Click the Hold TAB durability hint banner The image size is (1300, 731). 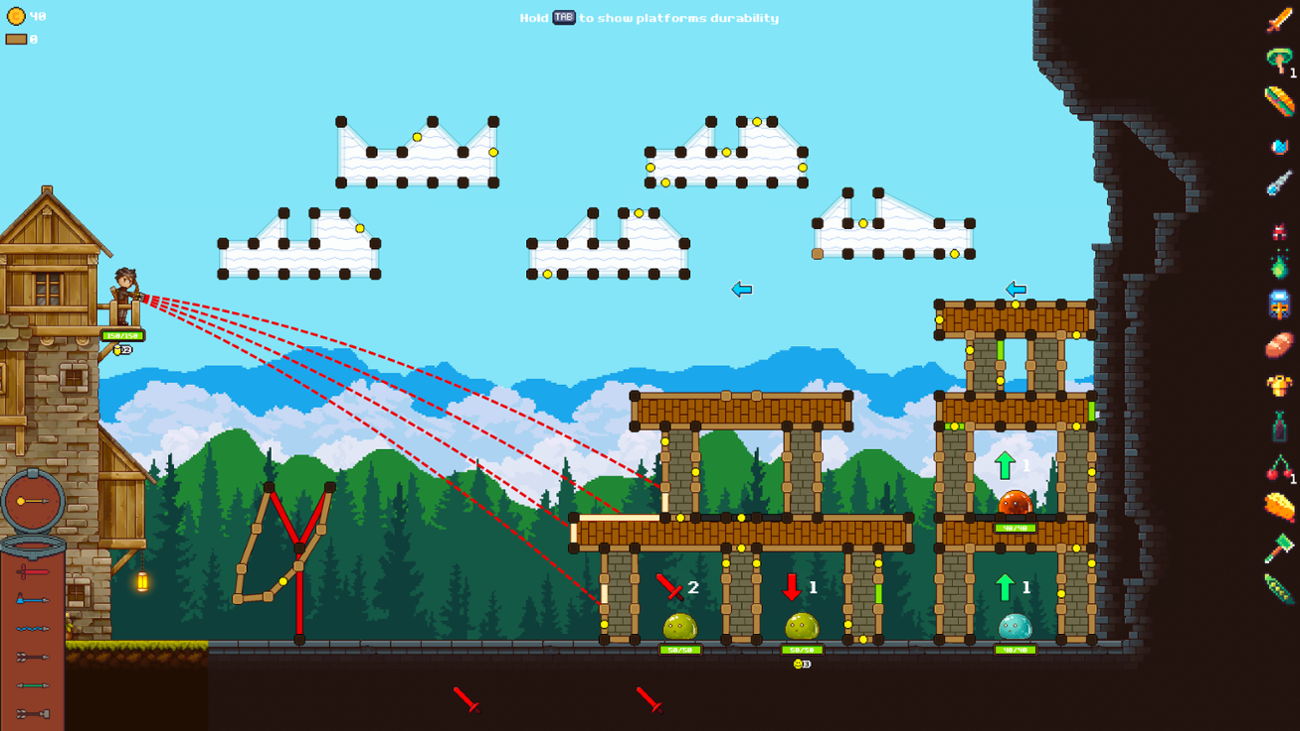click(x=650, y=17)
